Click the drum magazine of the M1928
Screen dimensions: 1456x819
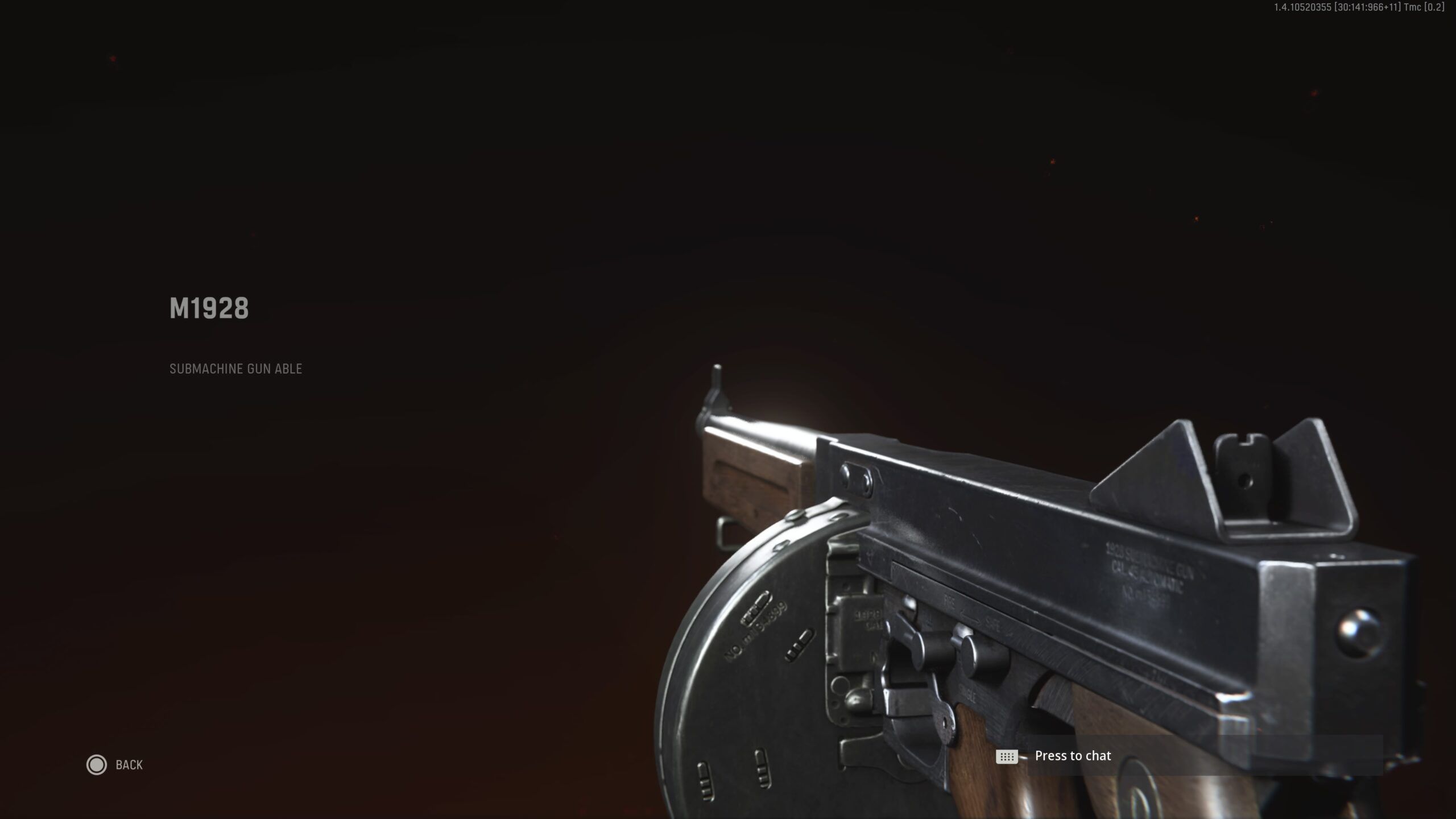coord(739,700)
